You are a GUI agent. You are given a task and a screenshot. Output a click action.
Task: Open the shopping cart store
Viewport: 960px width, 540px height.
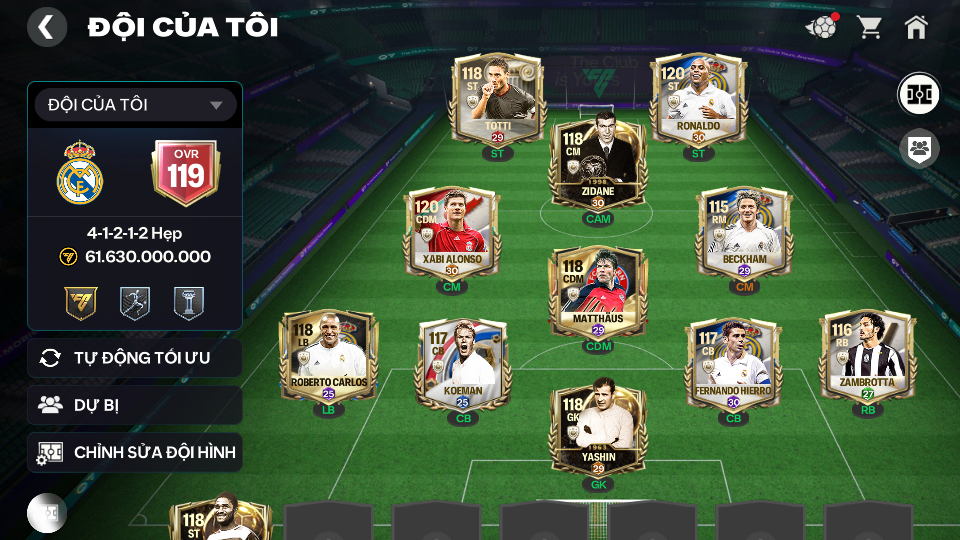869,27
